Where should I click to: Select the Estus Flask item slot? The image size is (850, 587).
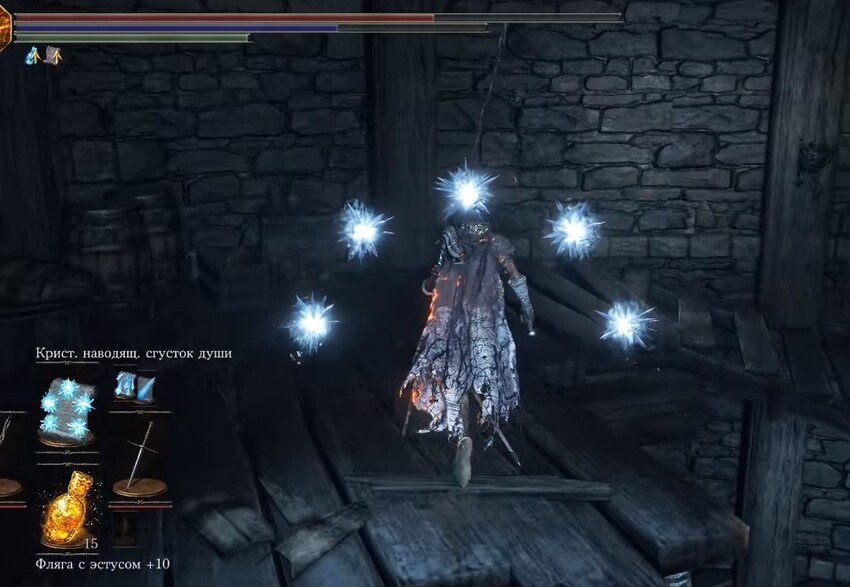66,508
